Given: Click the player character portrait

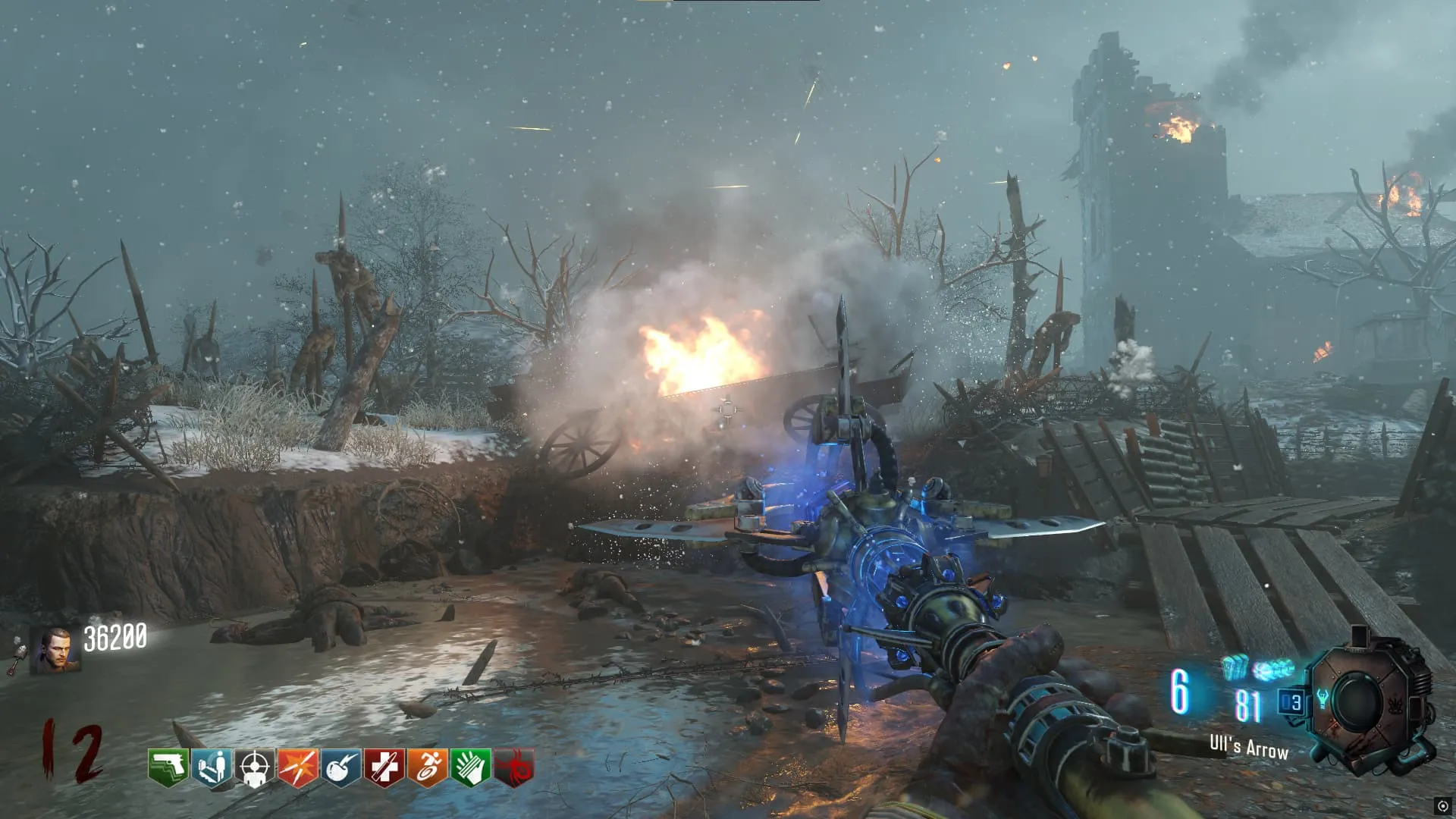Looking at the screenshot, I should (x=55, y=650).
